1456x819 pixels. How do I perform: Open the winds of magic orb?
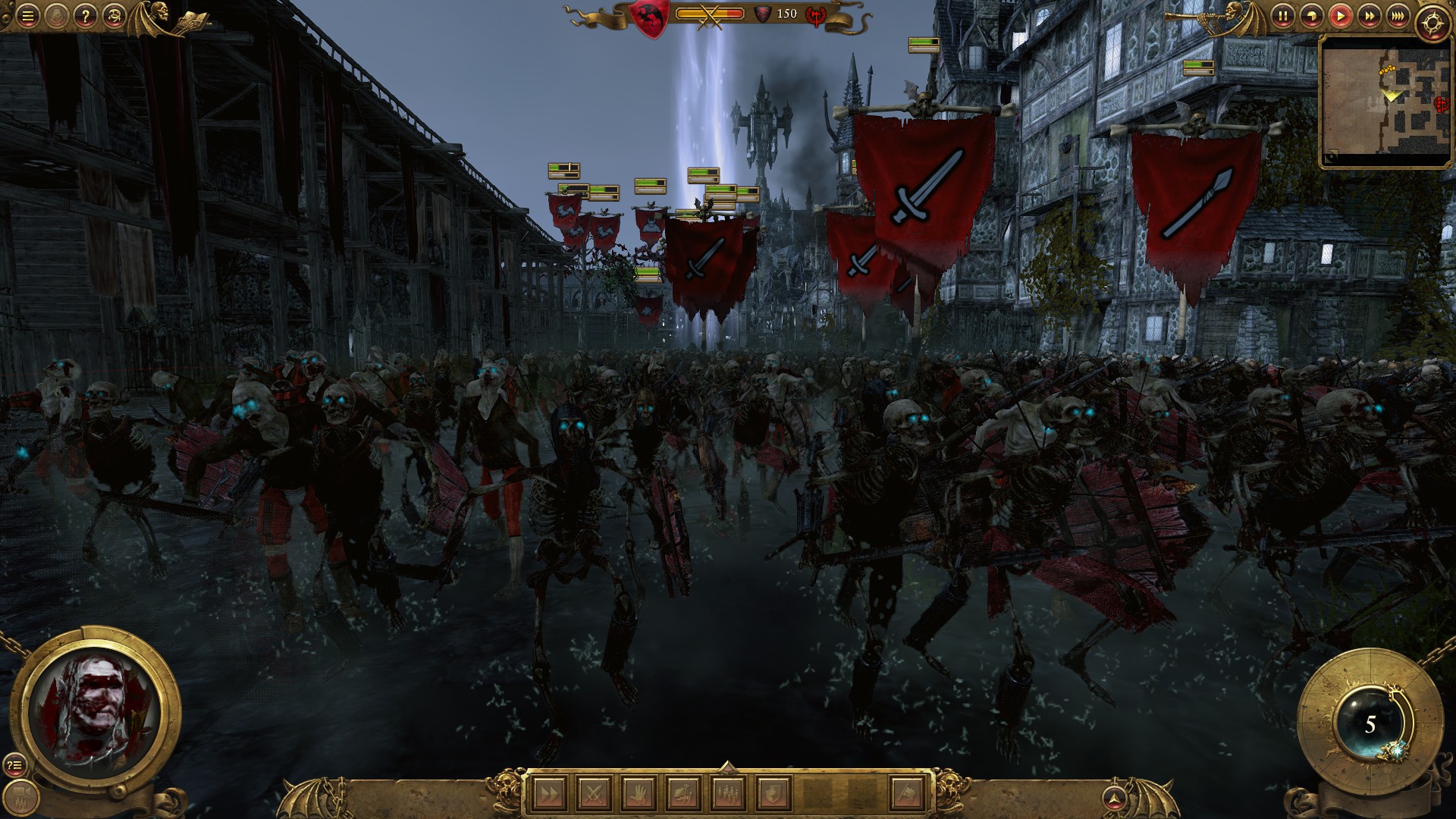pyautogui.click(x=1369, y=724)
